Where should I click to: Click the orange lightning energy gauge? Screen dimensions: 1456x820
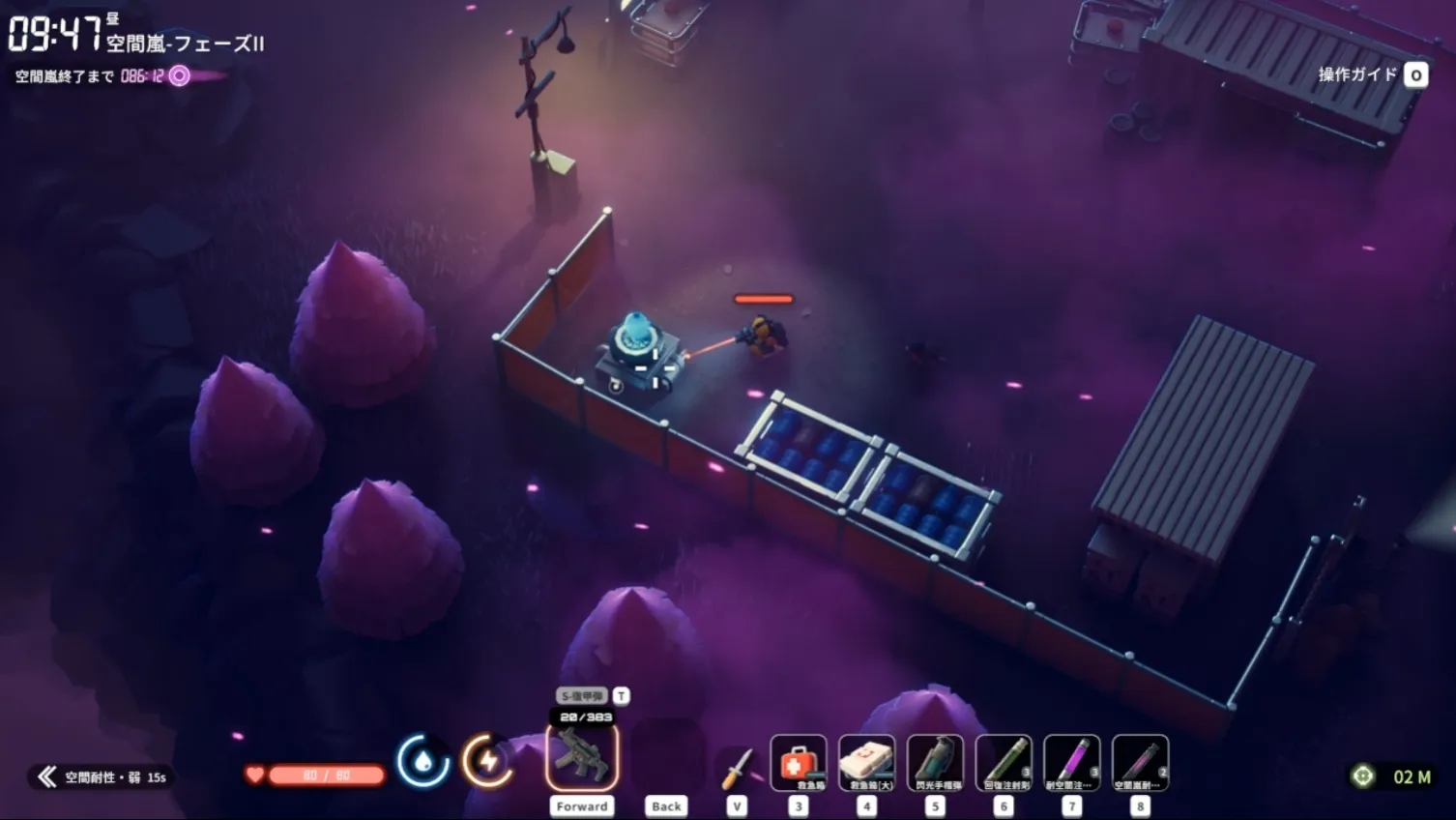tap(488, 761)
